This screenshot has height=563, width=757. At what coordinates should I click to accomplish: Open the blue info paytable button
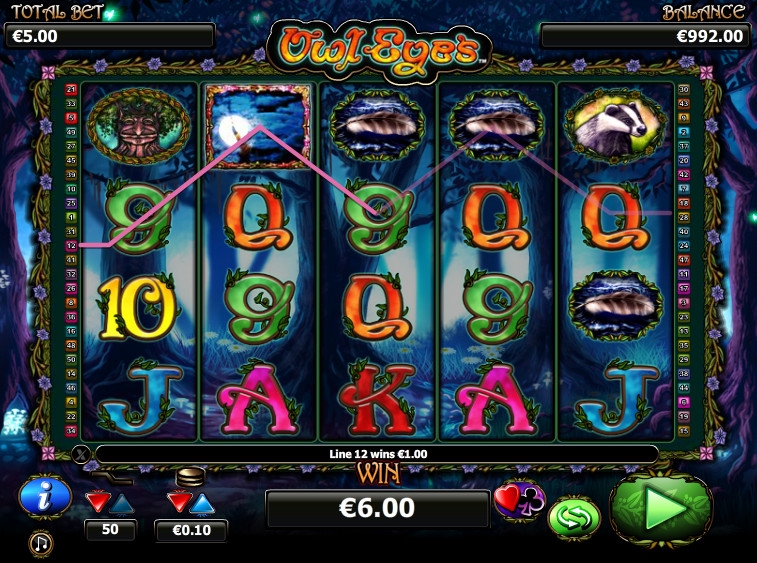[44, 495]
